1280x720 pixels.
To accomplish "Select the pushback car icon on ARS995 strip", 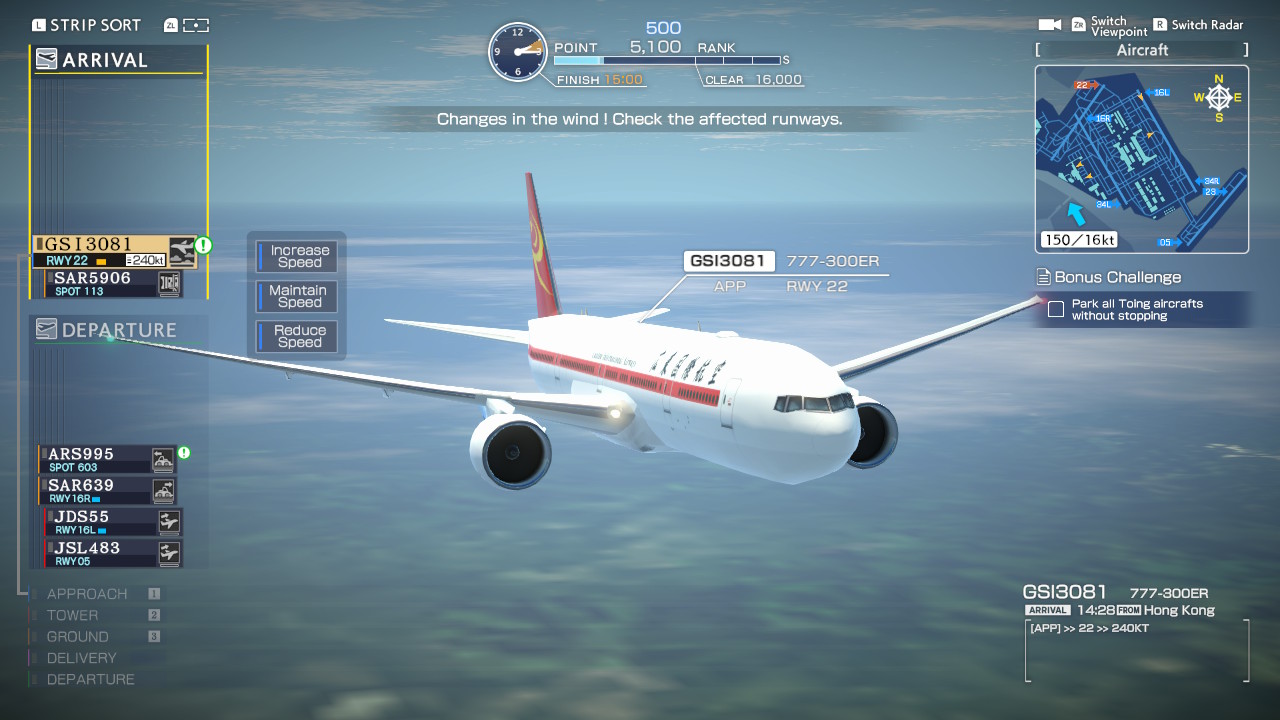I will tap(164, 459).
